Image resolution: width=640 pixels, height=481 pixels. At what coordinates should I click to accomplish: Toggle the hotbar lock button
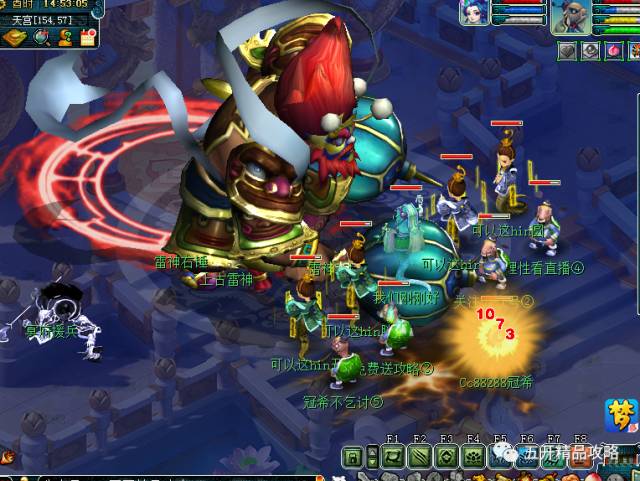coord(351,458)
